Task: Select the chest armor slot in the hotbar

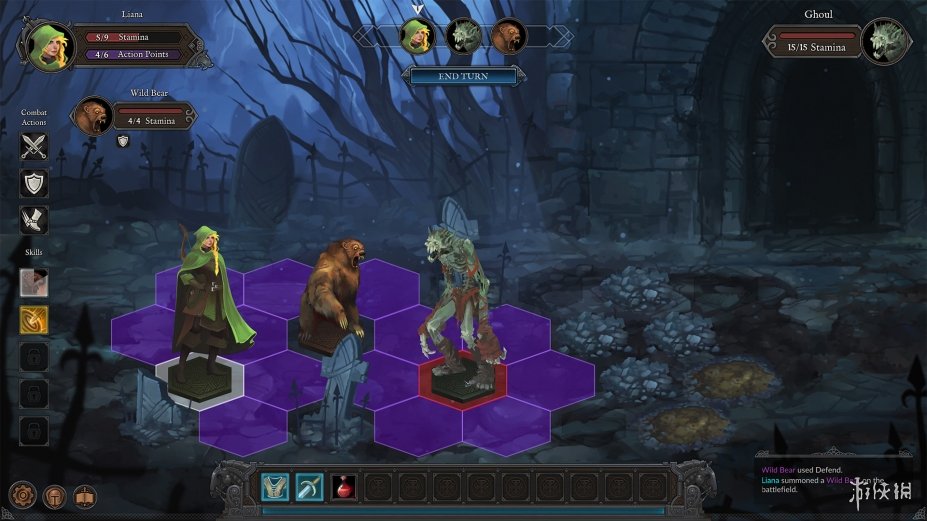Action: click(275, 487)
